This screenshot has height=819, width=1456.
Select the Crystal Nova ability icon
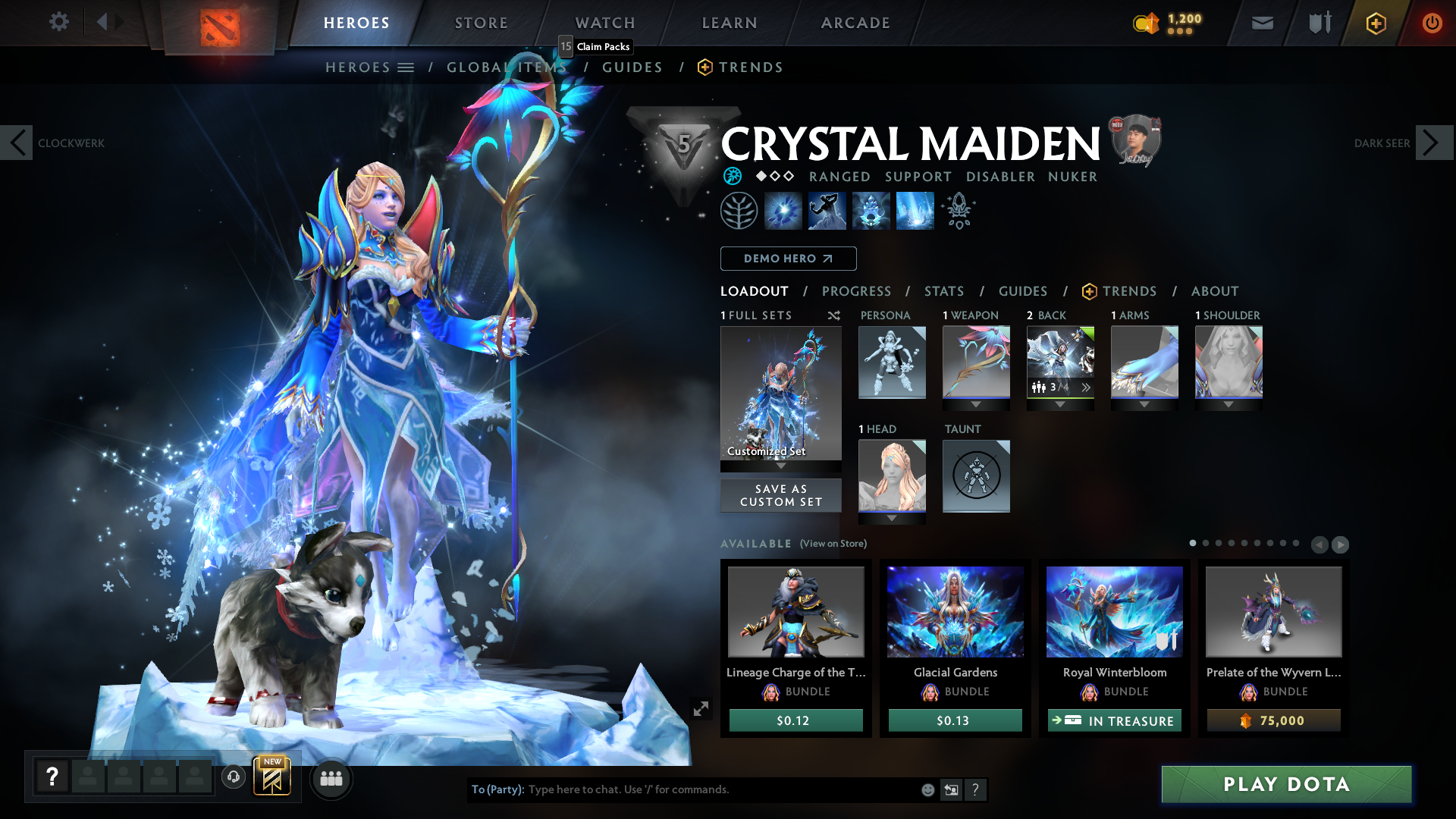pyautogui.click(x=783, y=210)
